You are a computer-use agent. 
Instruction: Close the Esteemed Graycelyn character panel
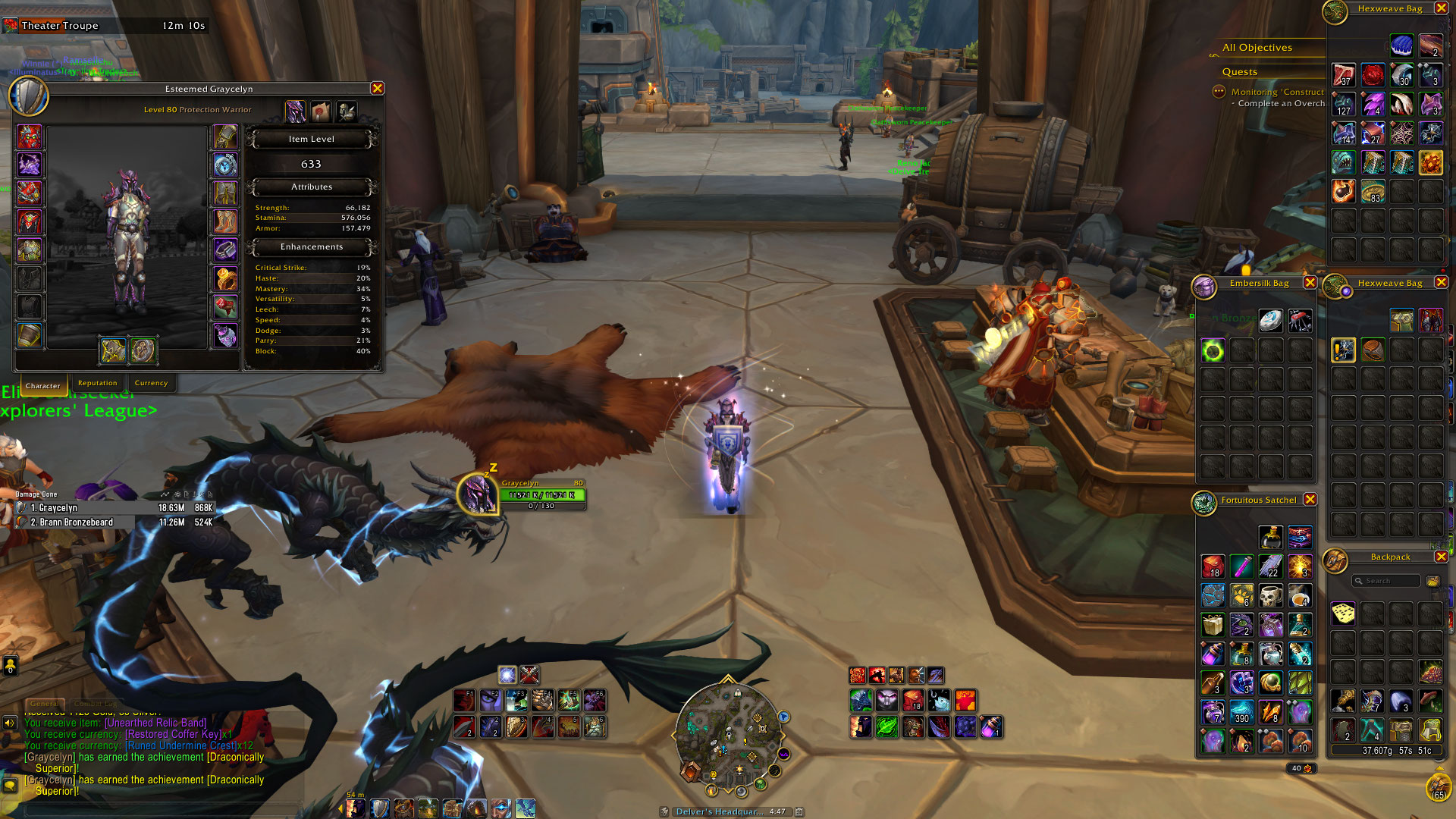[377, 89]
